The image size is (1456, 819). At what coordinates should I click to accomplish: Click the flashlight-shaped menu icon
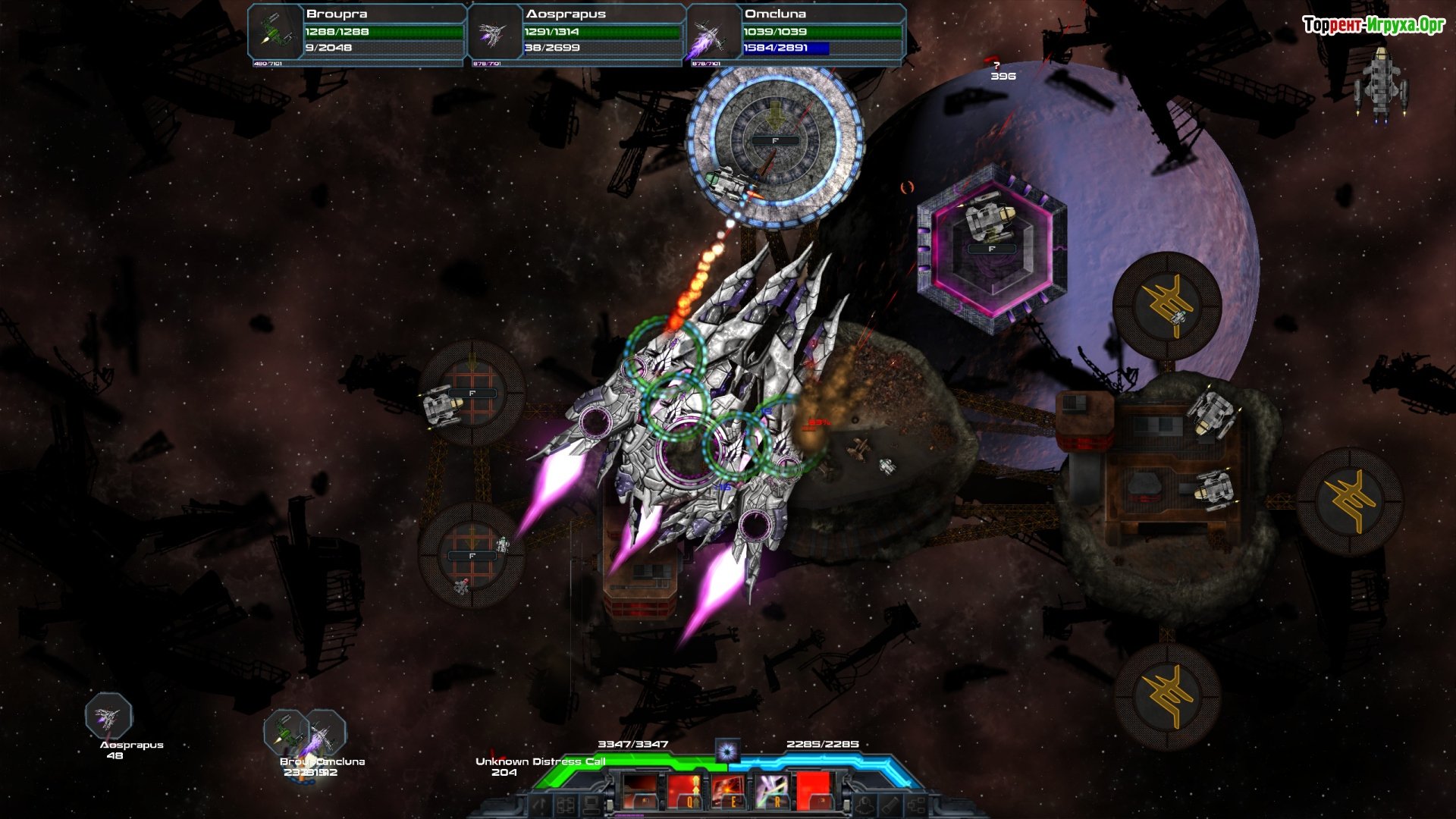890,805
